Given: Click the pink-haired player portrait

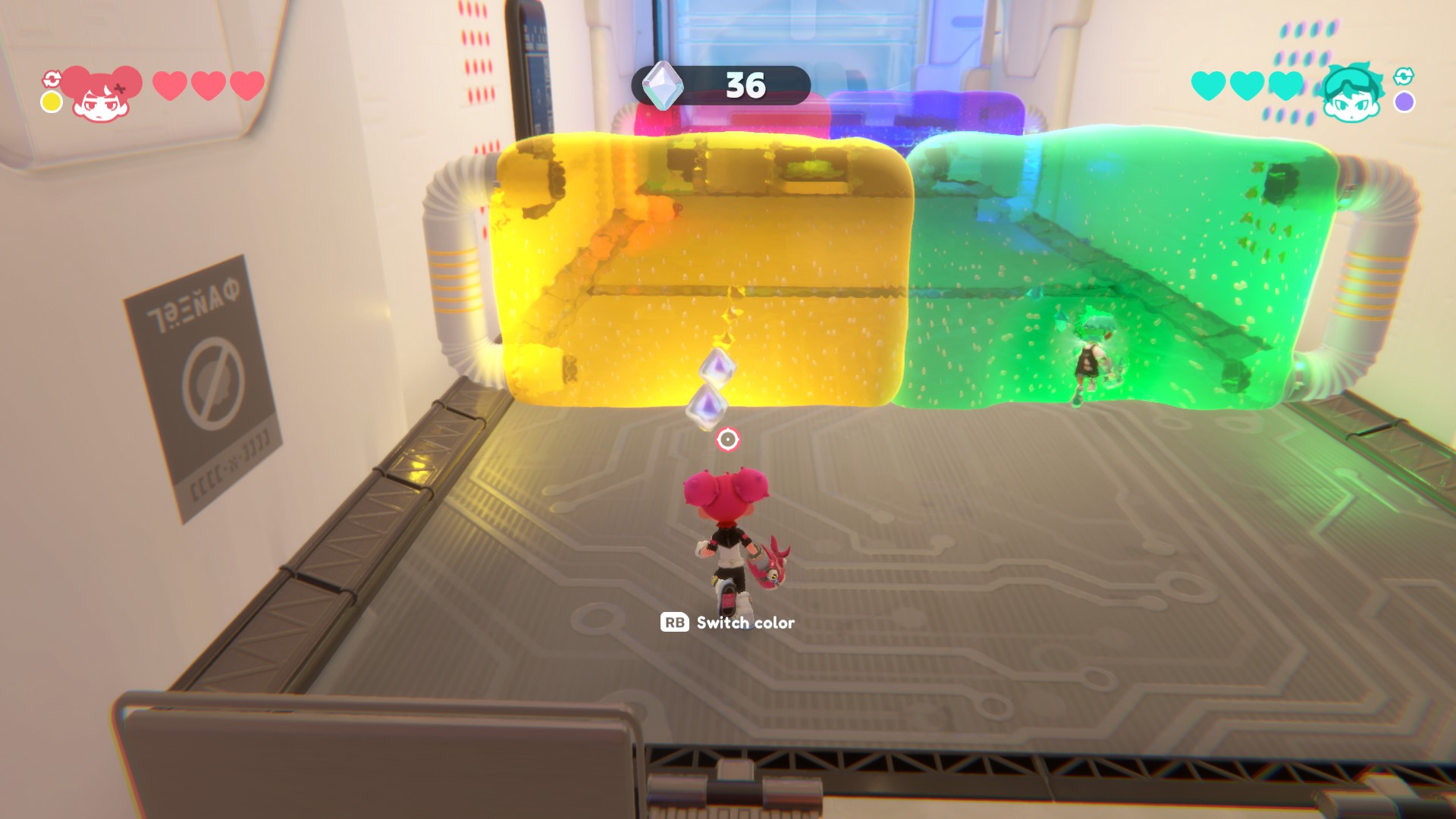Looking at the screenshot, I should coord(102,94).
